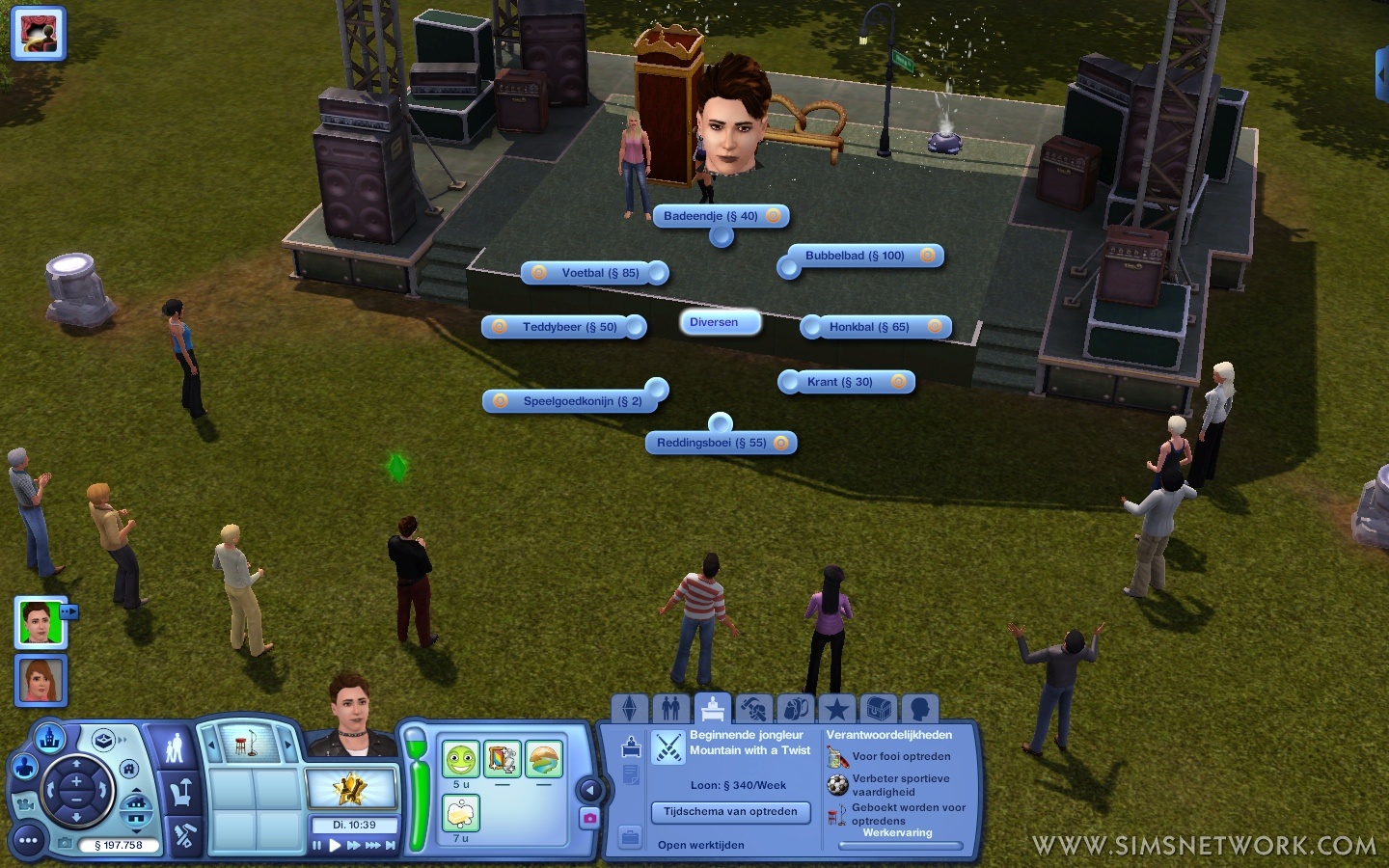Switch to the Relationships tab with two figures

click(x=671, y=710)
